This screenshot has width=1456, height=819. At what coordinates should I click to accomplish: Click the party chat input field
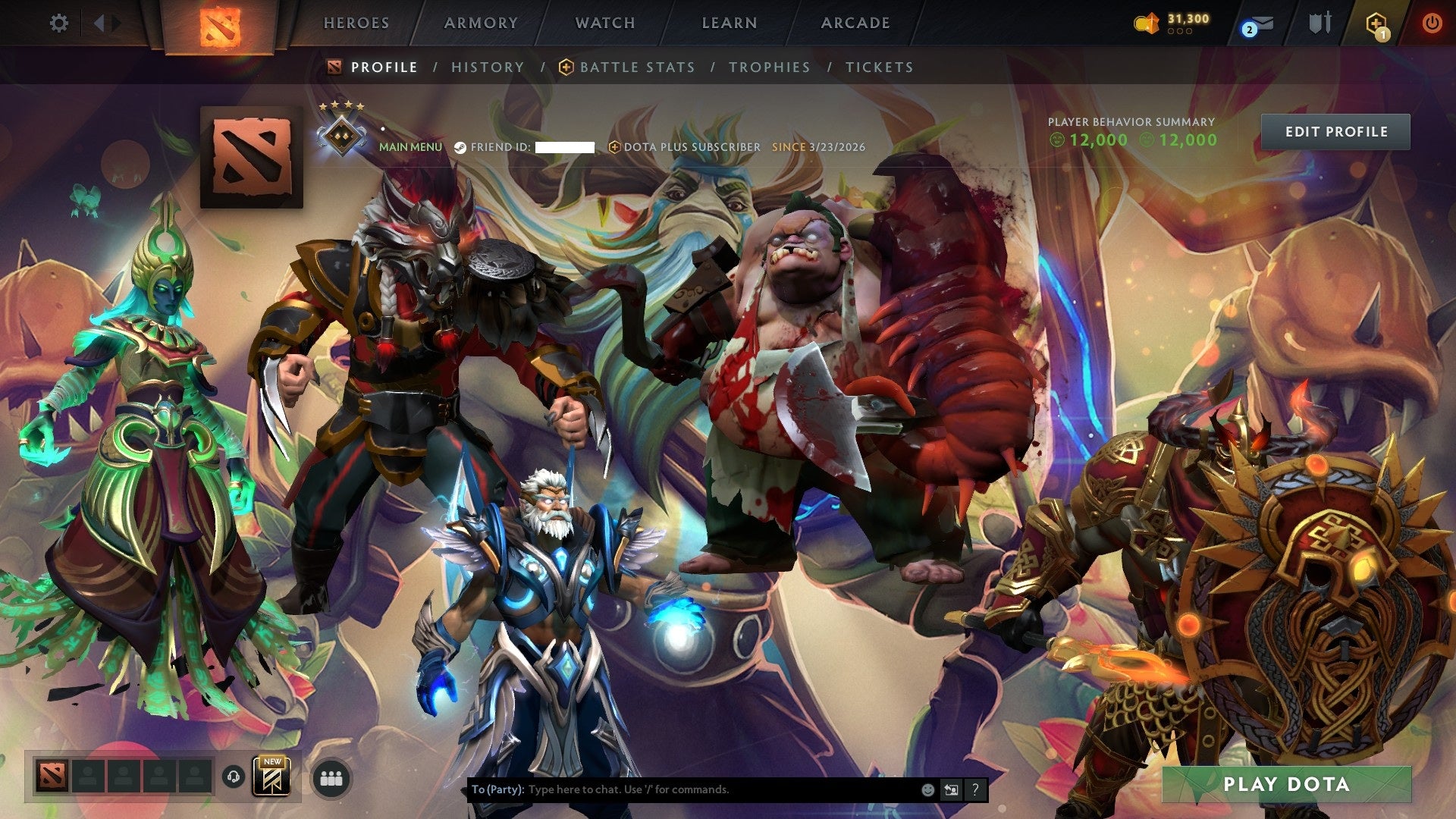(682, 789)
